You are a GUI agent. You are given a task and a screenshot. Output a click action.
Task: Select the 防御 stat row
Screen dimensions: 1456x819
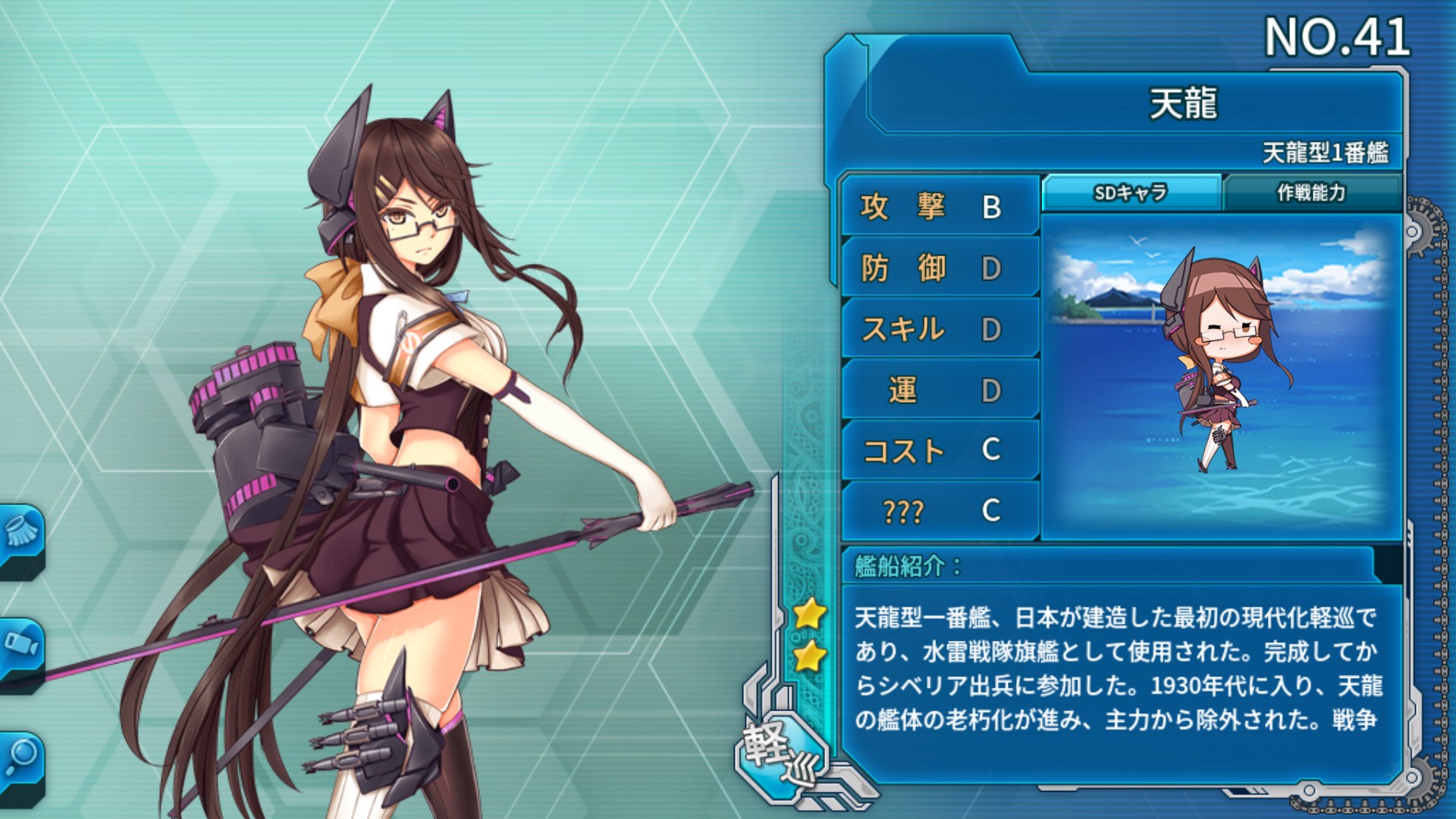click(939, 268)
